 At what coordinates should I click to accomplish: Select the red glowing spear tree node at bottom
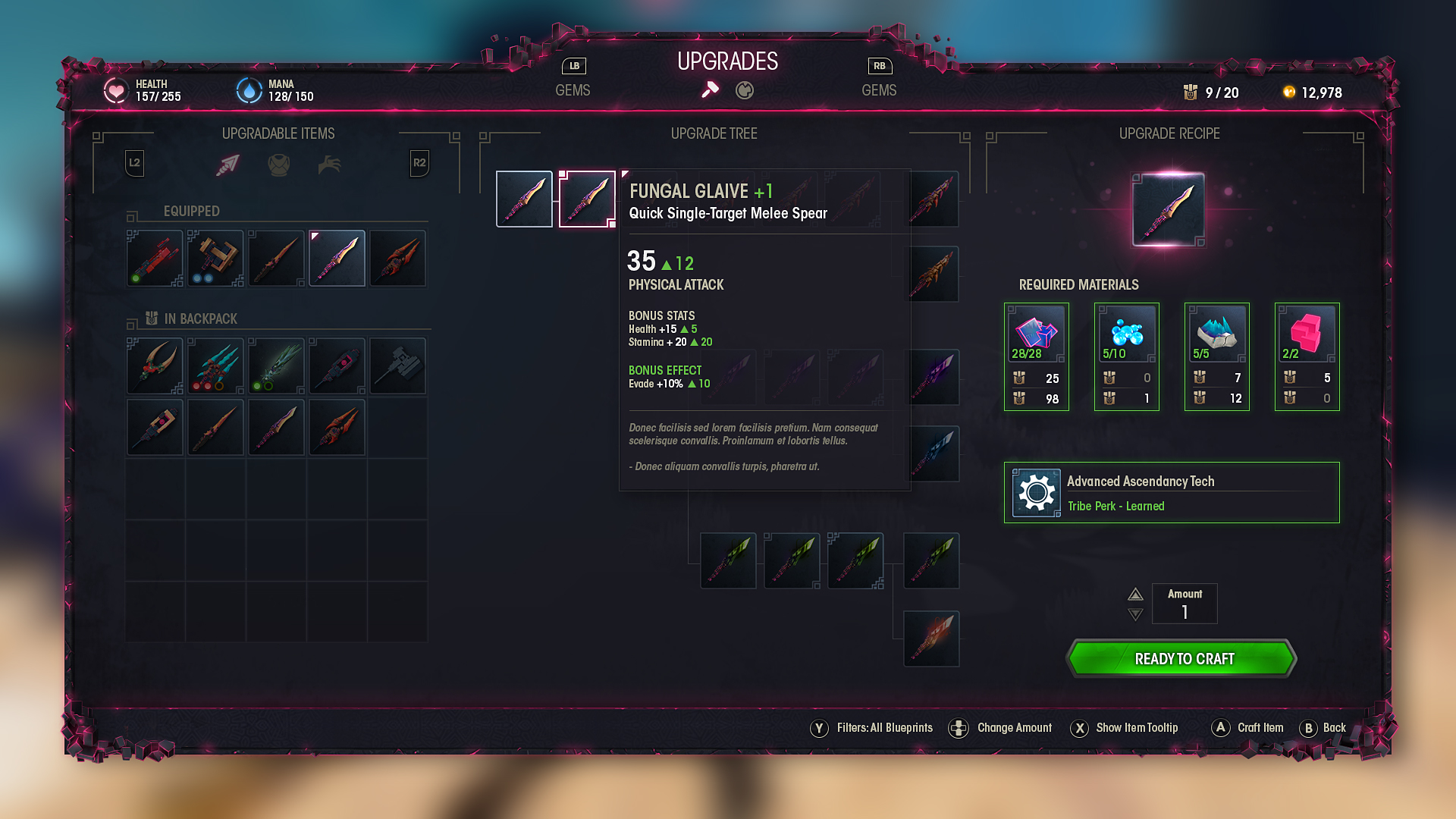[931, 639]
